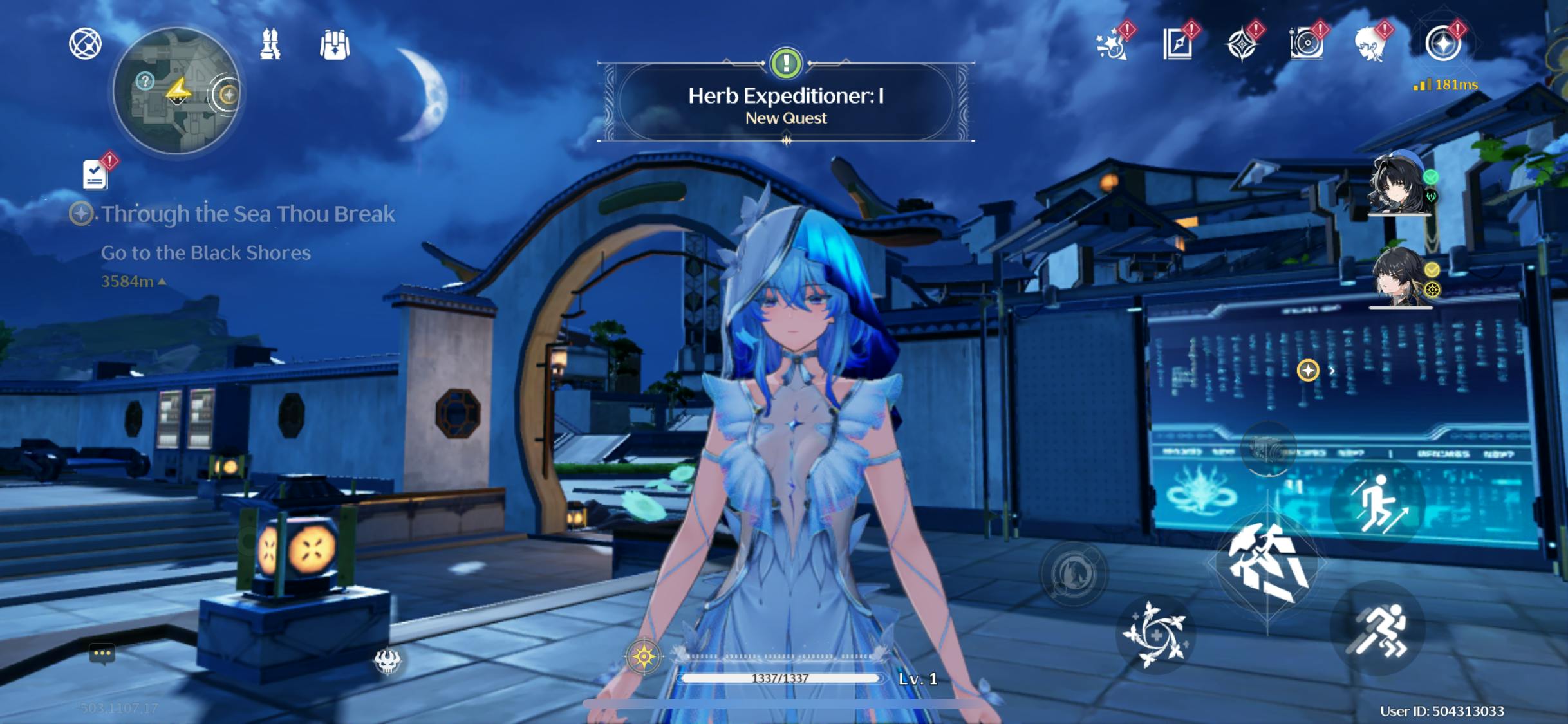Image resolution: width=1568 pixels, height=724 pixels.
Task: Switch to the party member with blue beret
Action: click(x=1398, y=185)
